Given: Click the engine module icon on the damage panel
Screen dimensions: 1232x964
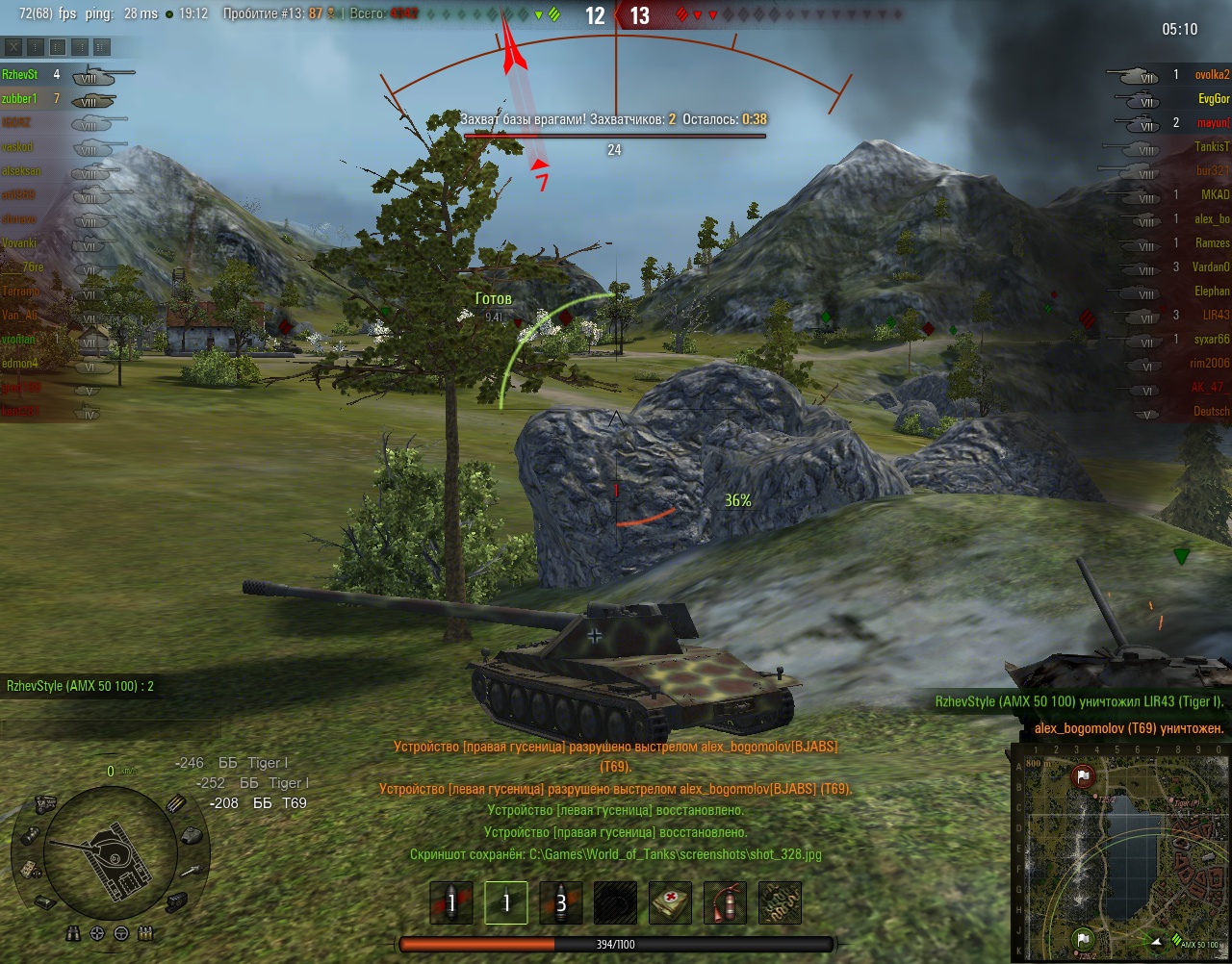Looking at the screenshot, I should tap(45, 803).
